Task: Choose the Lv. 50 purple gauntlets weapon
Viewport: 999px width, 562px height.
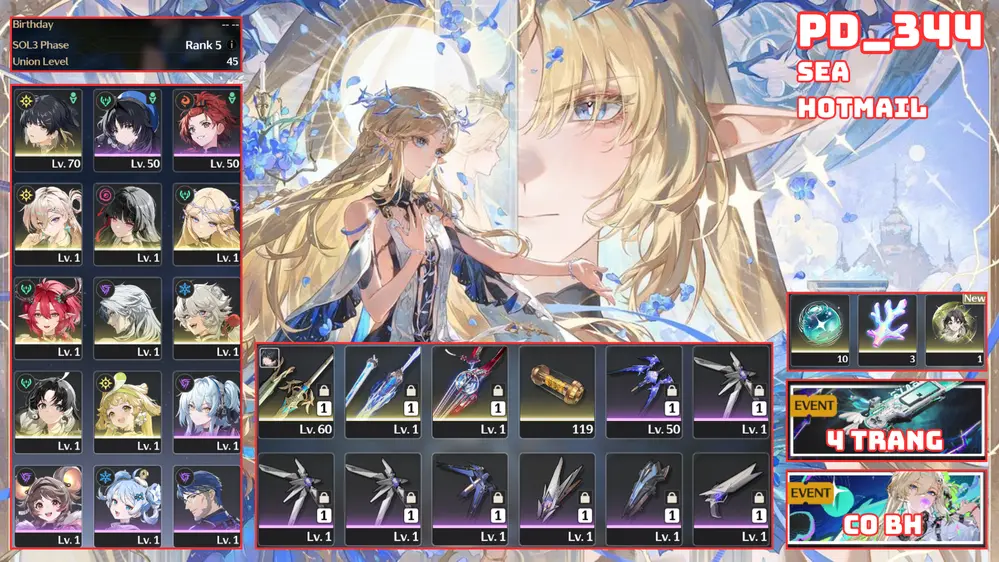Action: click(x=644, y=391)
